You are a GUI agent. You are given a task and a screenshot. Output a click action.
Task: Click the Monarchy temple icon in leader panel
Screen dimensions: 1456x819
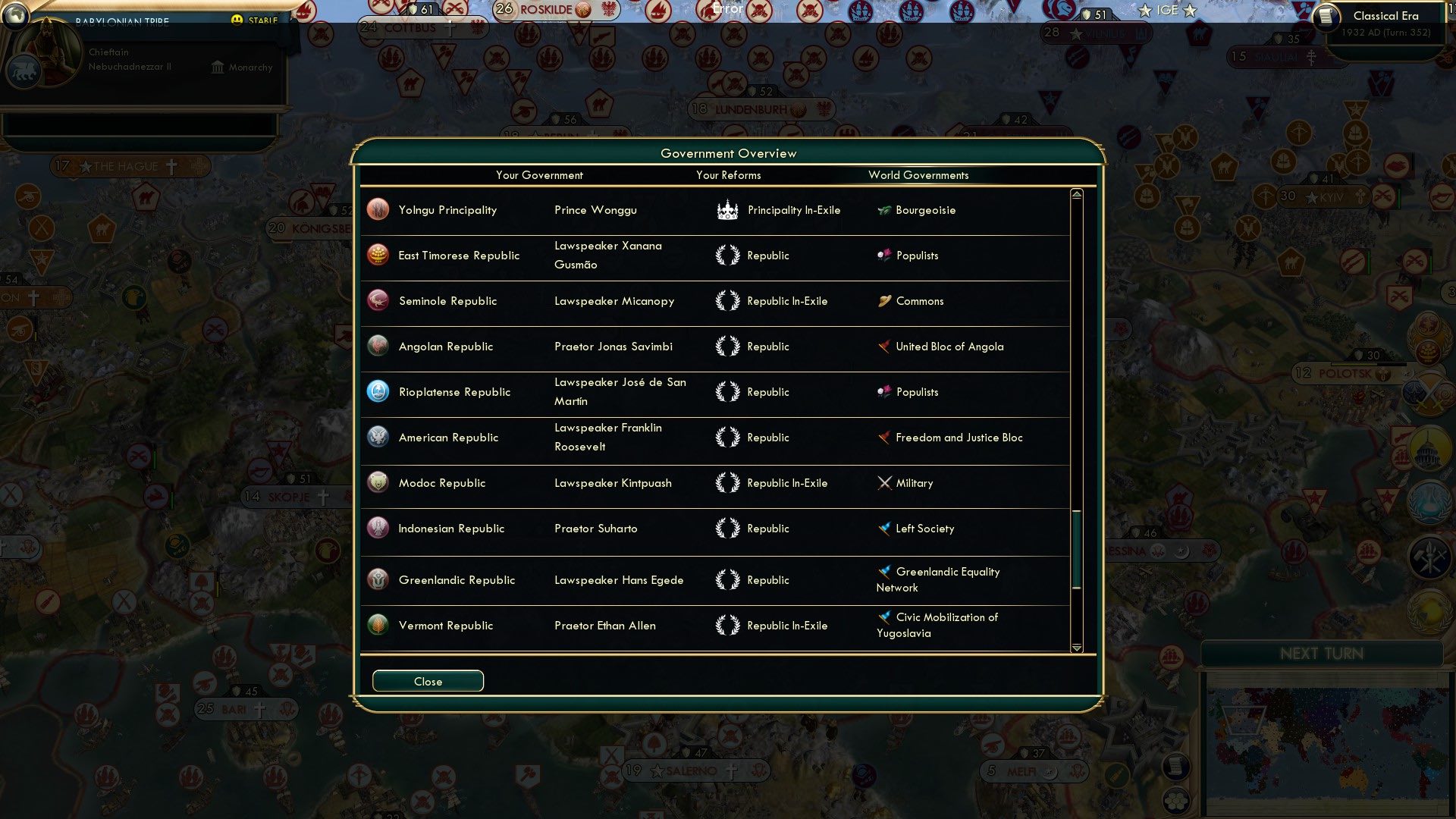point(216,67)
